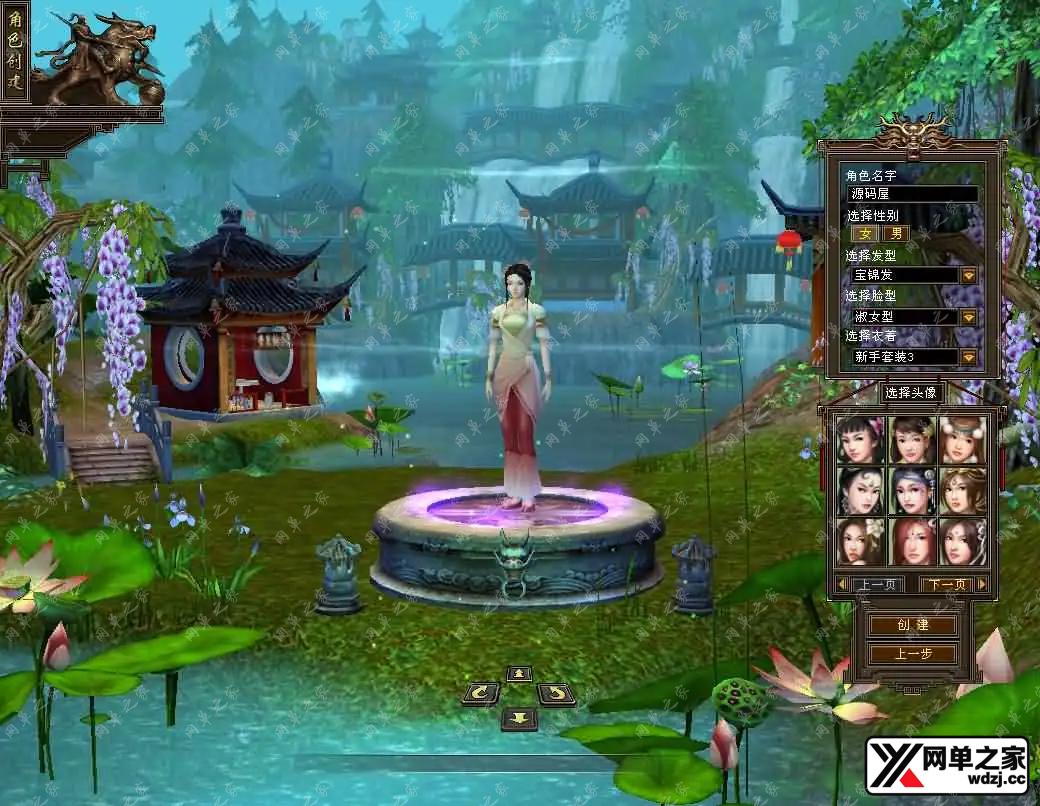This screenshot has width=1040, height=806.
Task: Select the red-haired woman portrait
Action: [912, 541]
